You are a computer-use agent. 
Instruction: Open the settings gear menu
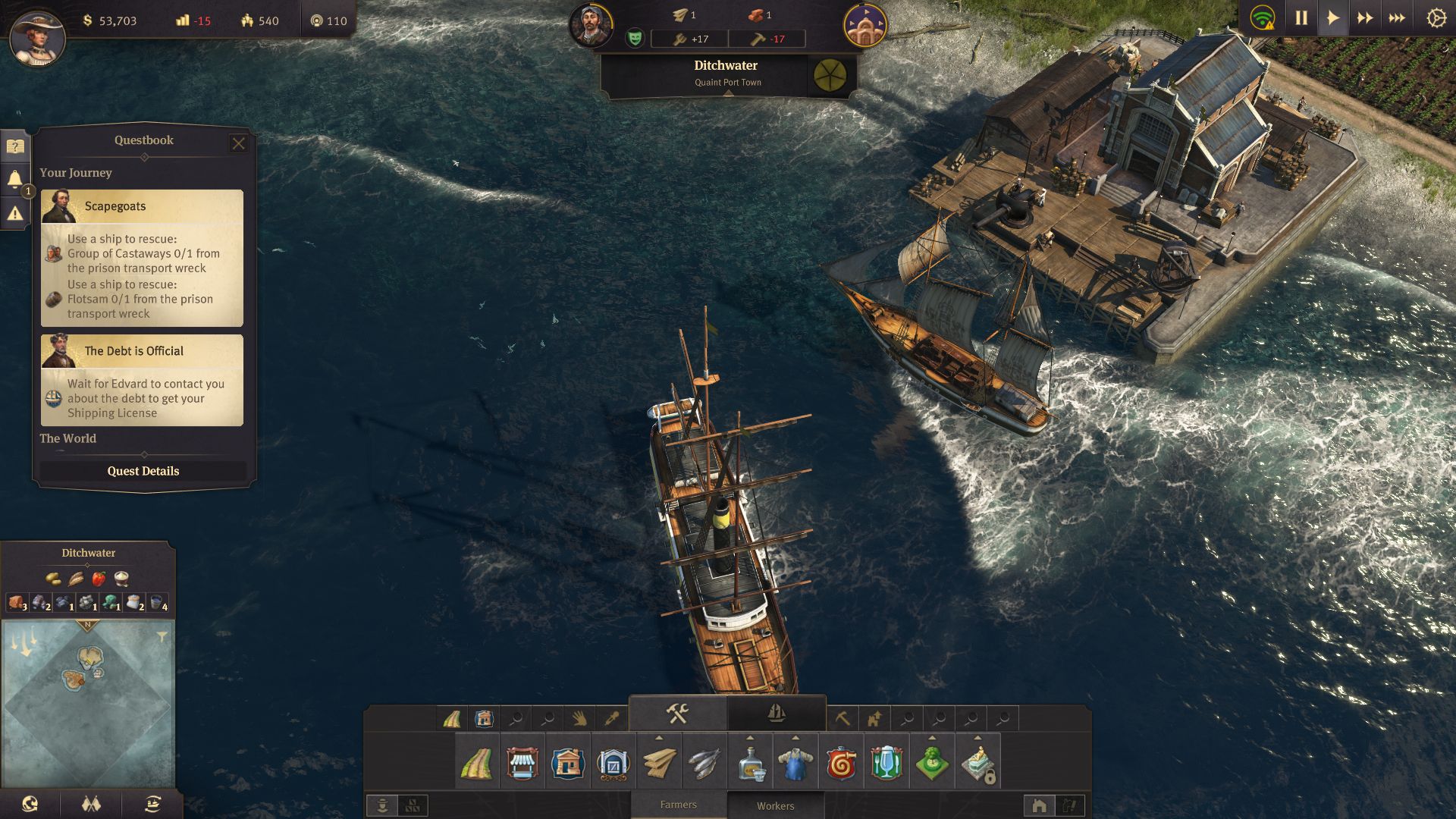(x=1436, y=18)
